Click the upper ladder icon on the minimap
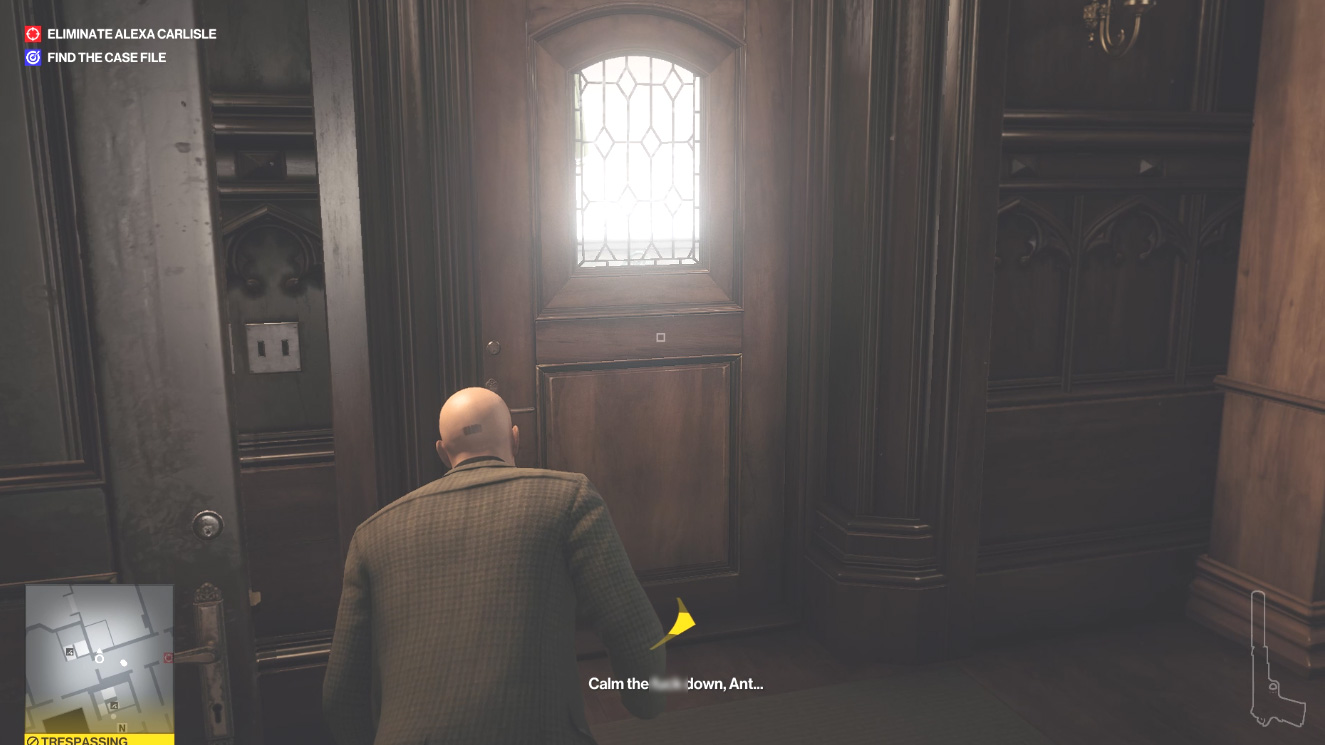1325x745 pixels. click(70, 652)
